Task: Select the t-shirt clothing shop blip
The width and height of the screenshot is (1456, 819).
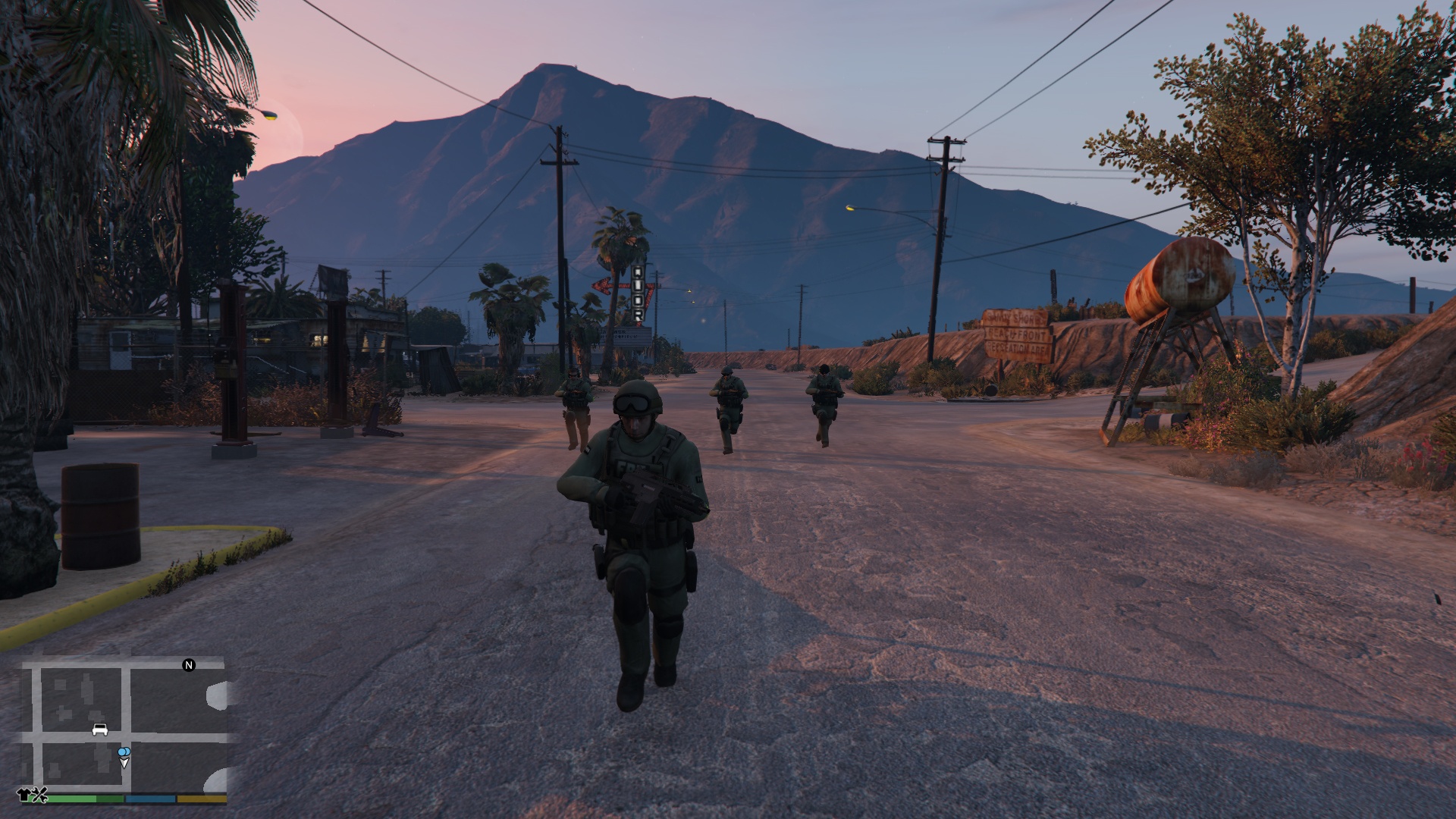Action: click(24, 795)
